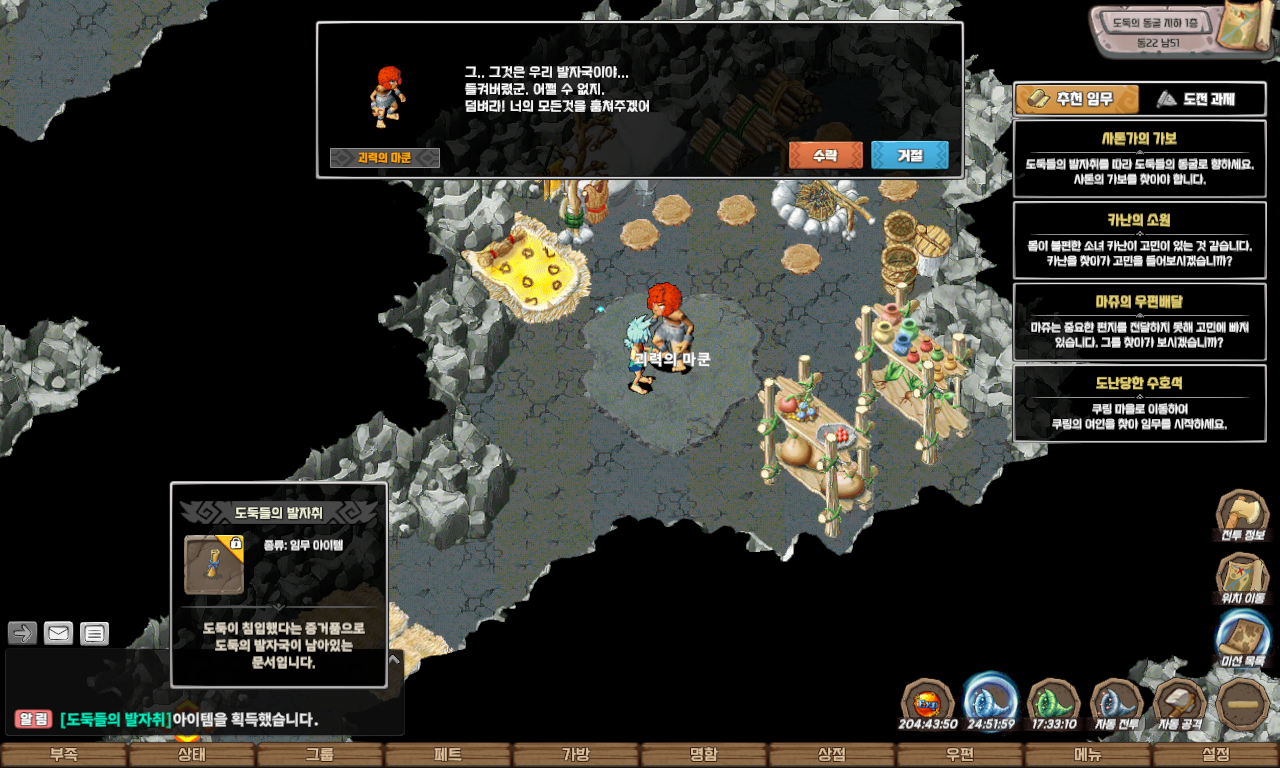Open the 상점 shop menu
1280x768 pixels.
pyautogui.click(x=832, y=755)
